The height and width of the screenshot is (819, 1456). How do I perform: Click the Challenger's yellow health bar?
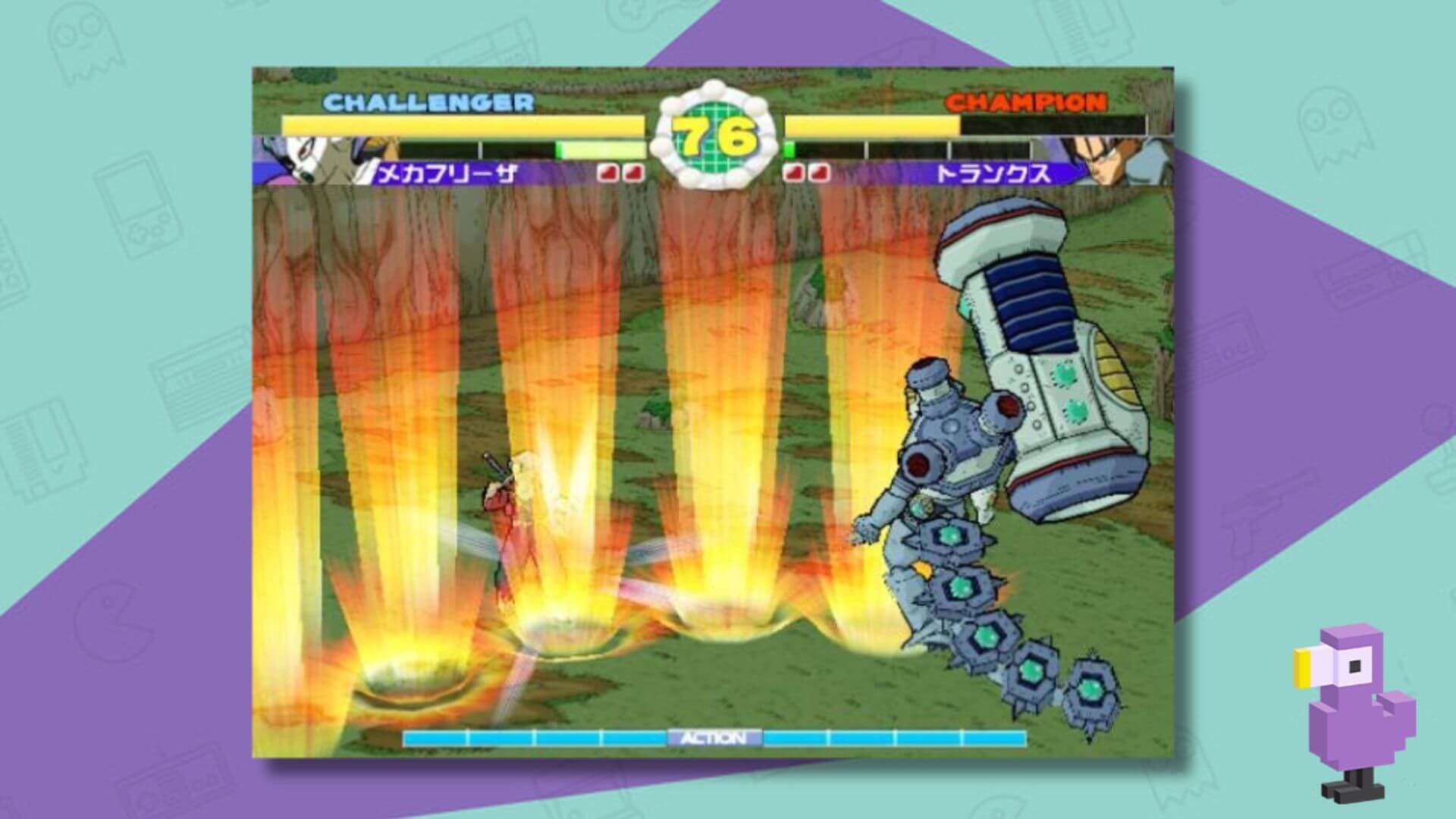point(455,123)
